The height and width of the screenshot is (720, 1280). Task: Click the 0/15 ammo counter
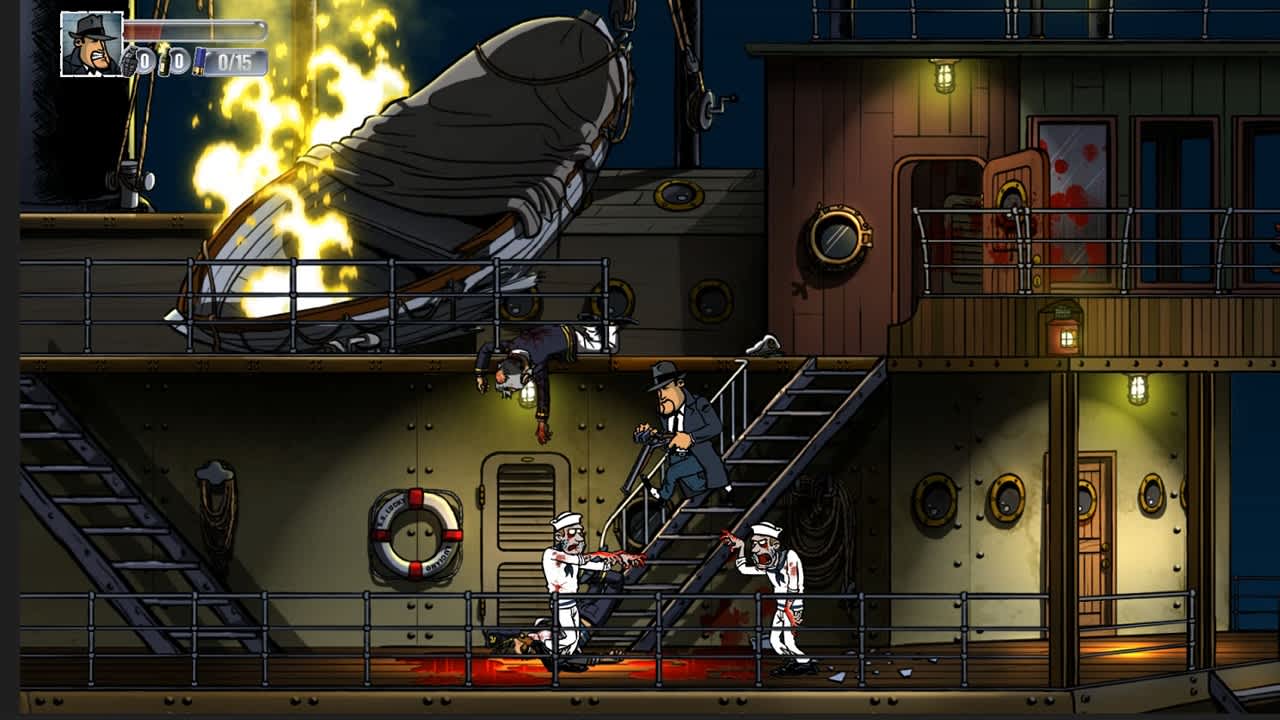tap(236, 58)
